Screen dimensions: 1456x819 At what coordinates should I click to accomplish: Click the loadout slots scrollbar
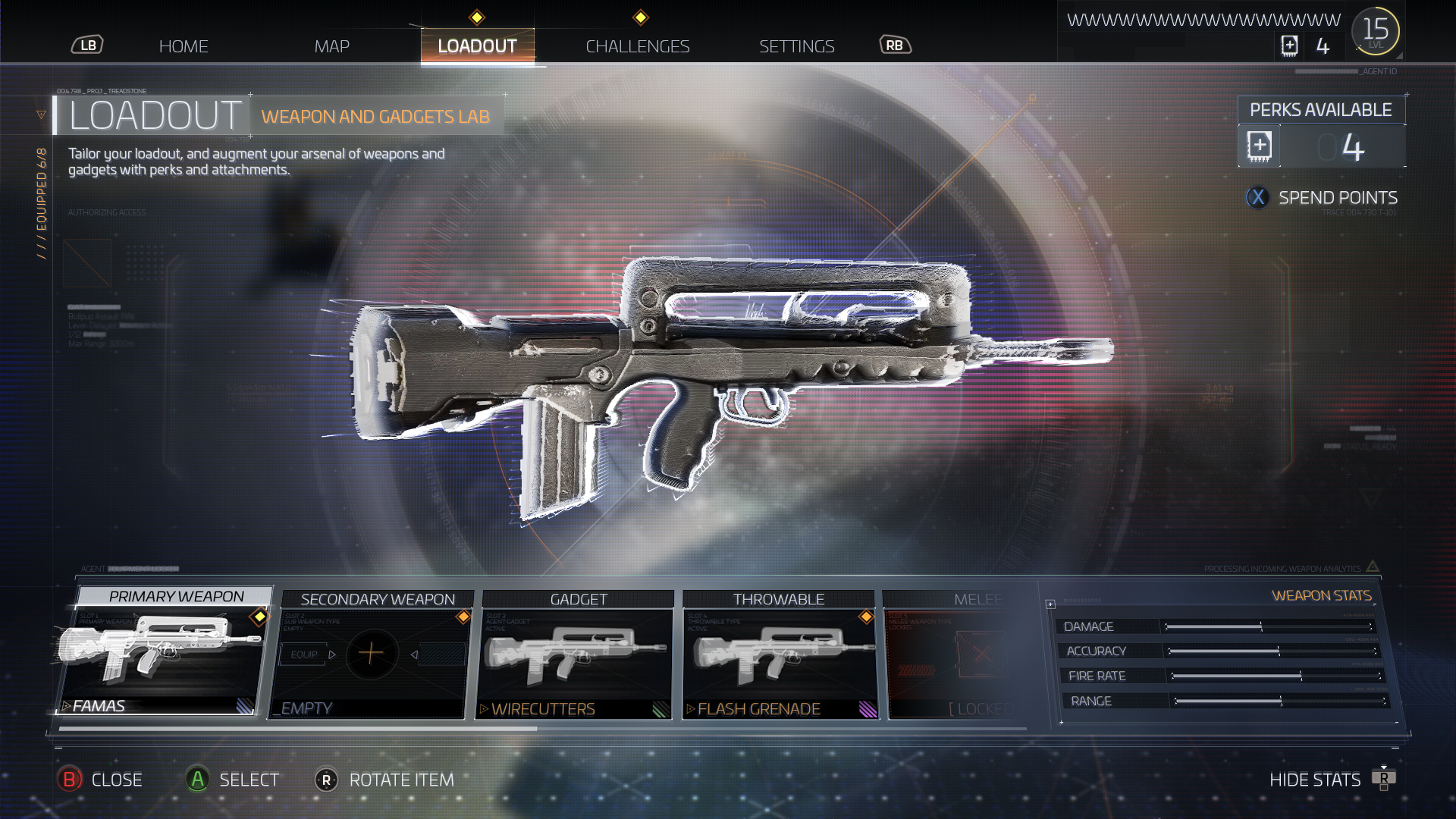(298, 729)
